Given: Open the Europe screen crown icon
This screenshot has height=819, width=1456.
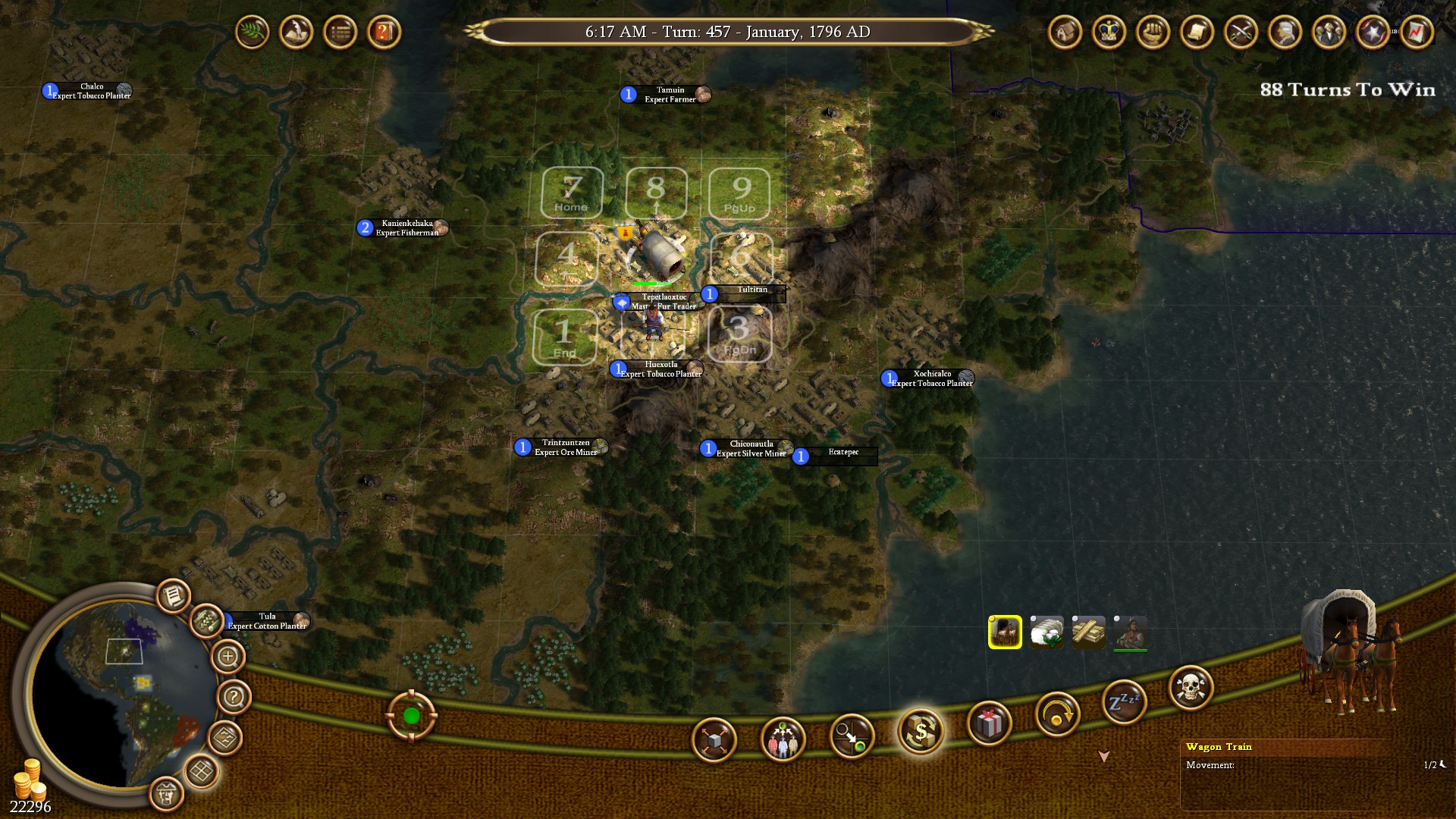Looking at the screenshot, I should pyautogui.click(x=1108, y=32).
